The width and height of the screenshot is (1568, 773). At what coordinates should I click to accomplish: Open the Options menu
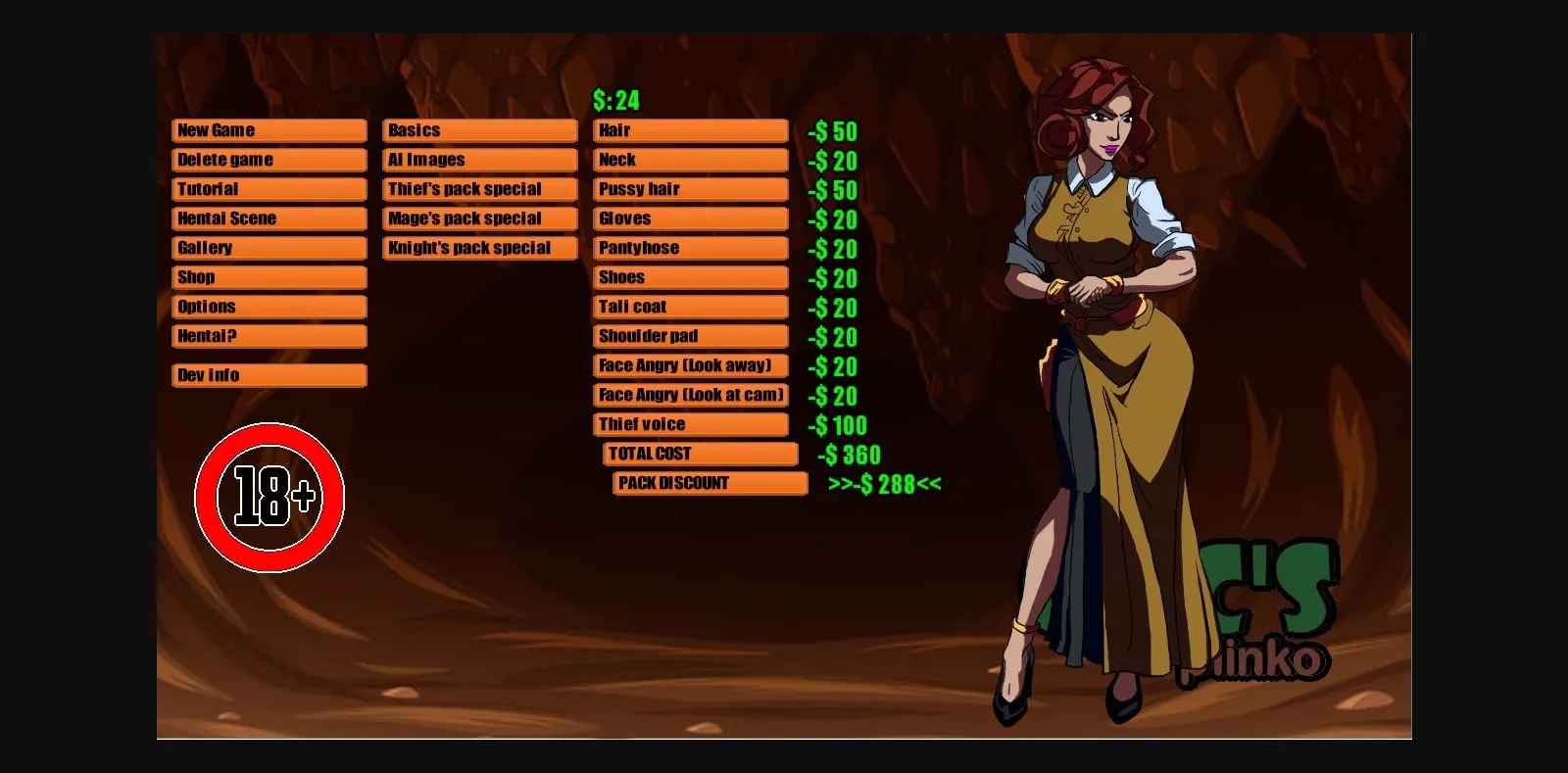click(269, 306)
